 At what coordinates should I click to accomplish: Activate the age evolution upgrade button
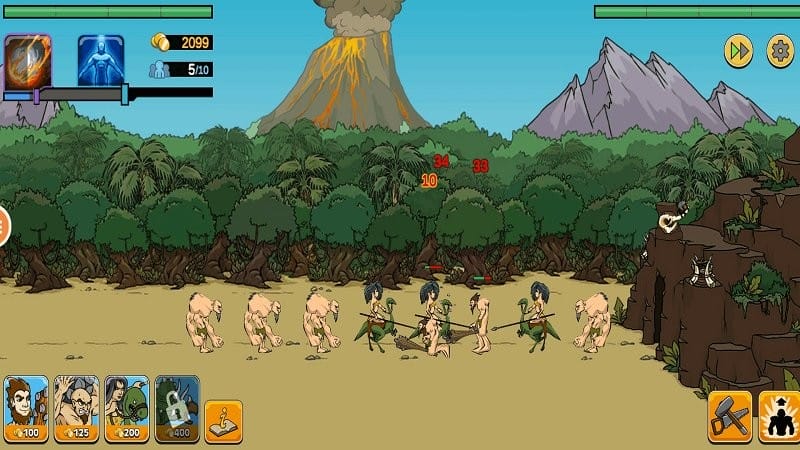click(x=779, y=415)
